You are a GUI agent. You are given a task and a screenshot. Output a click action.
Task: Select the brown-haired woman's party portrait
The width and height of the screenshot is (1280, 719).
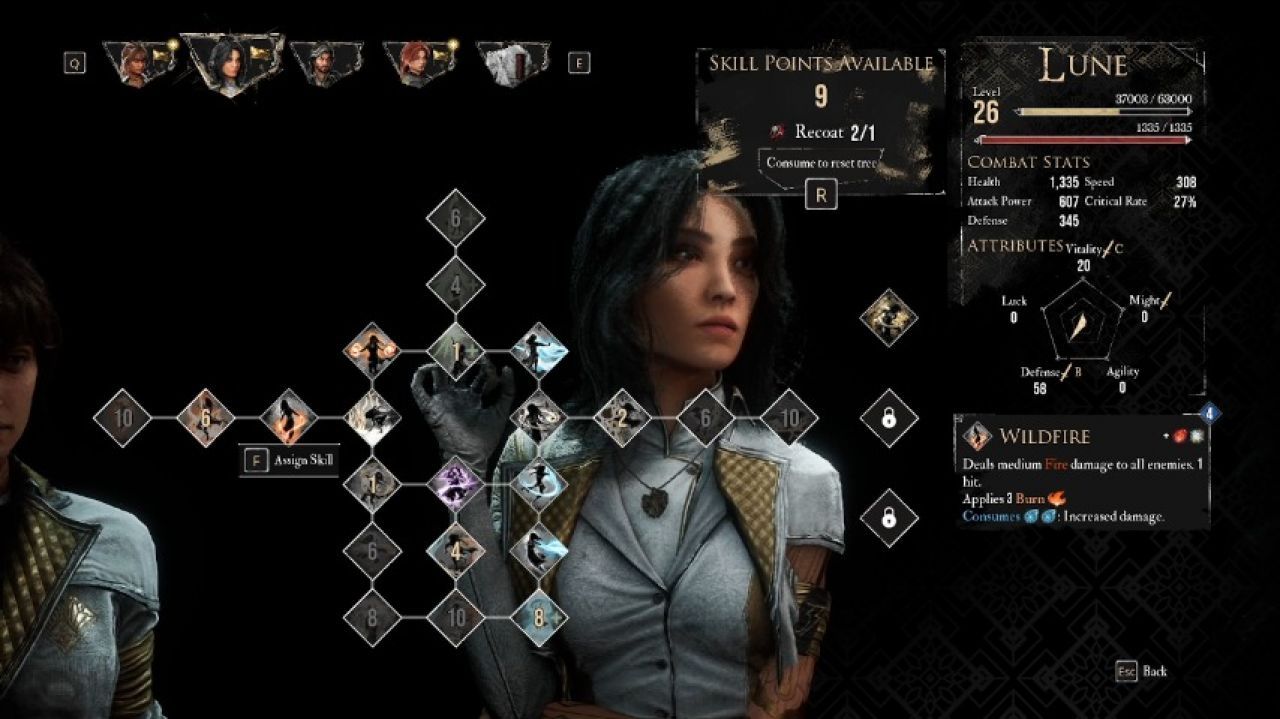(x=135, y=63)
